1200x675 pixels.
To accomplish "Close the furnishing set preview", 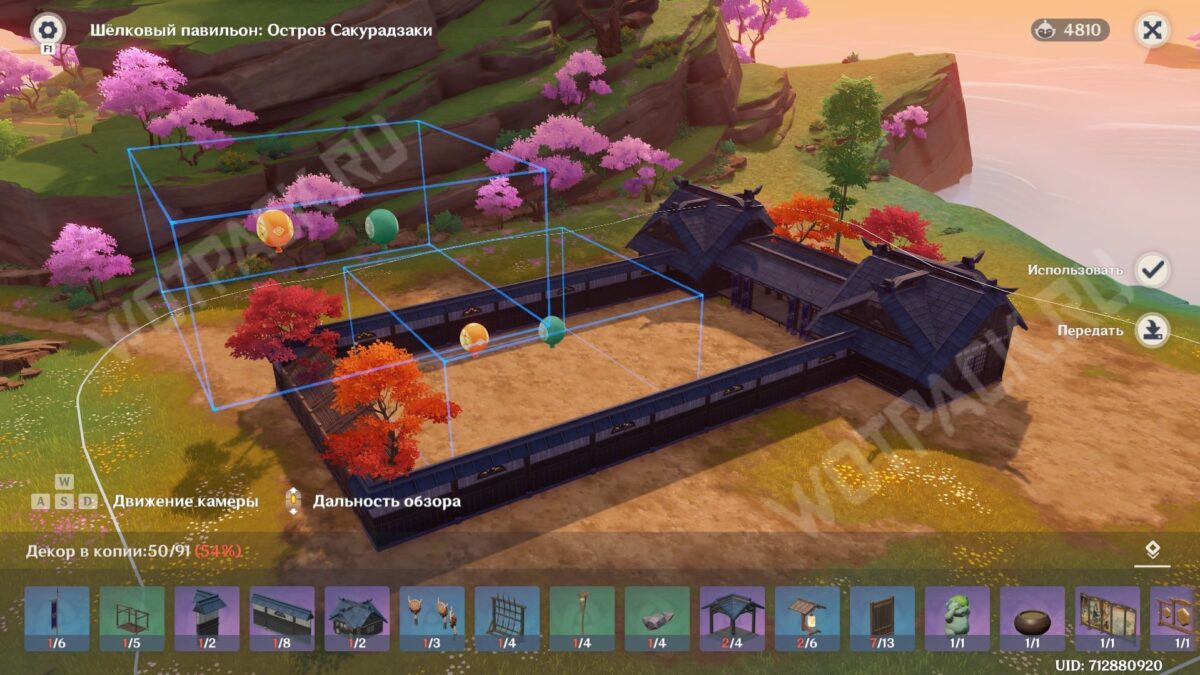I will pyautogui.click(x=1152, y=30).
